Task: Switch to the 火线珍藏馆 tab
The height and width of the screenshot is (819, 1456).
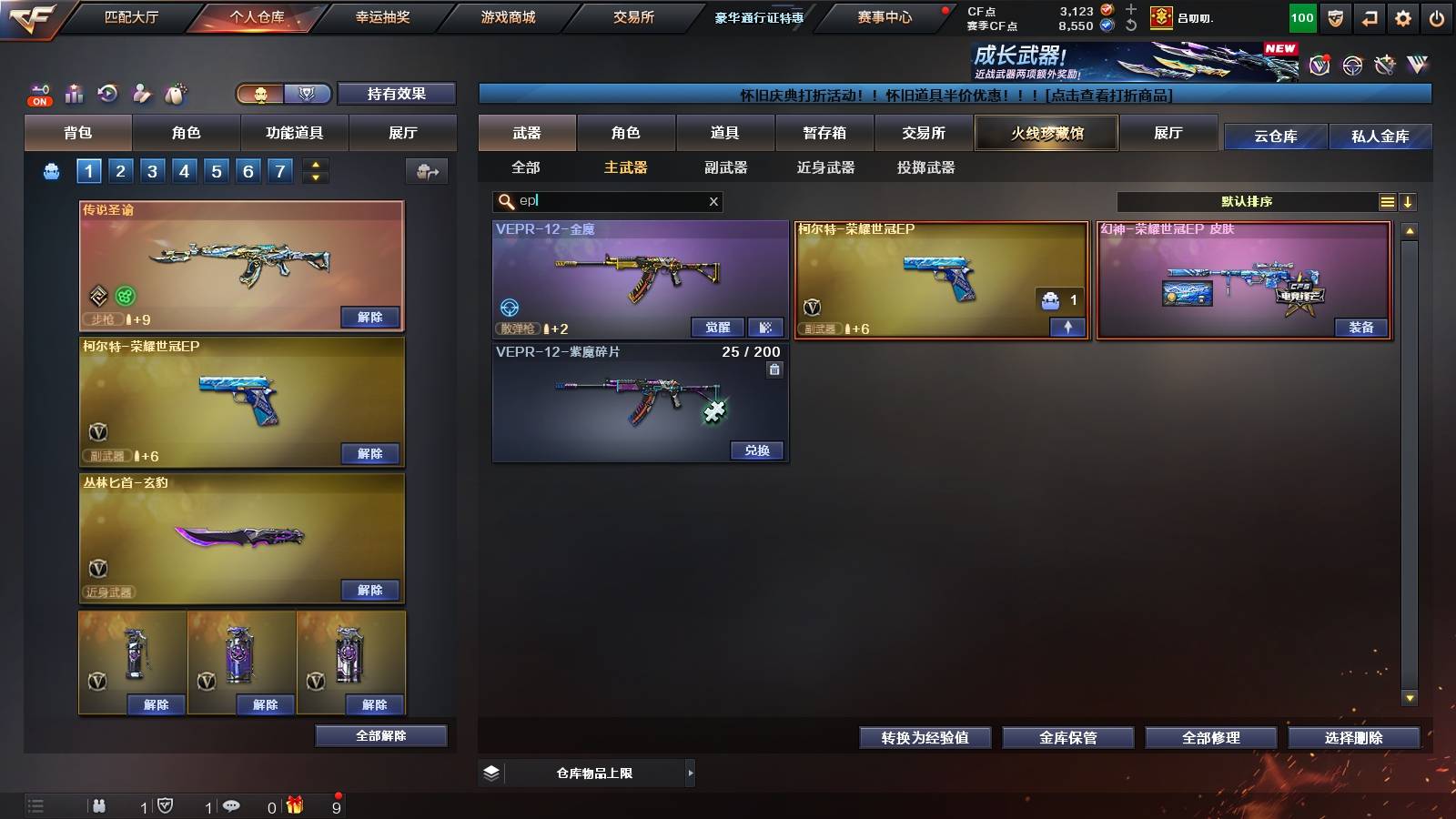Action: tap(1046, 133)
